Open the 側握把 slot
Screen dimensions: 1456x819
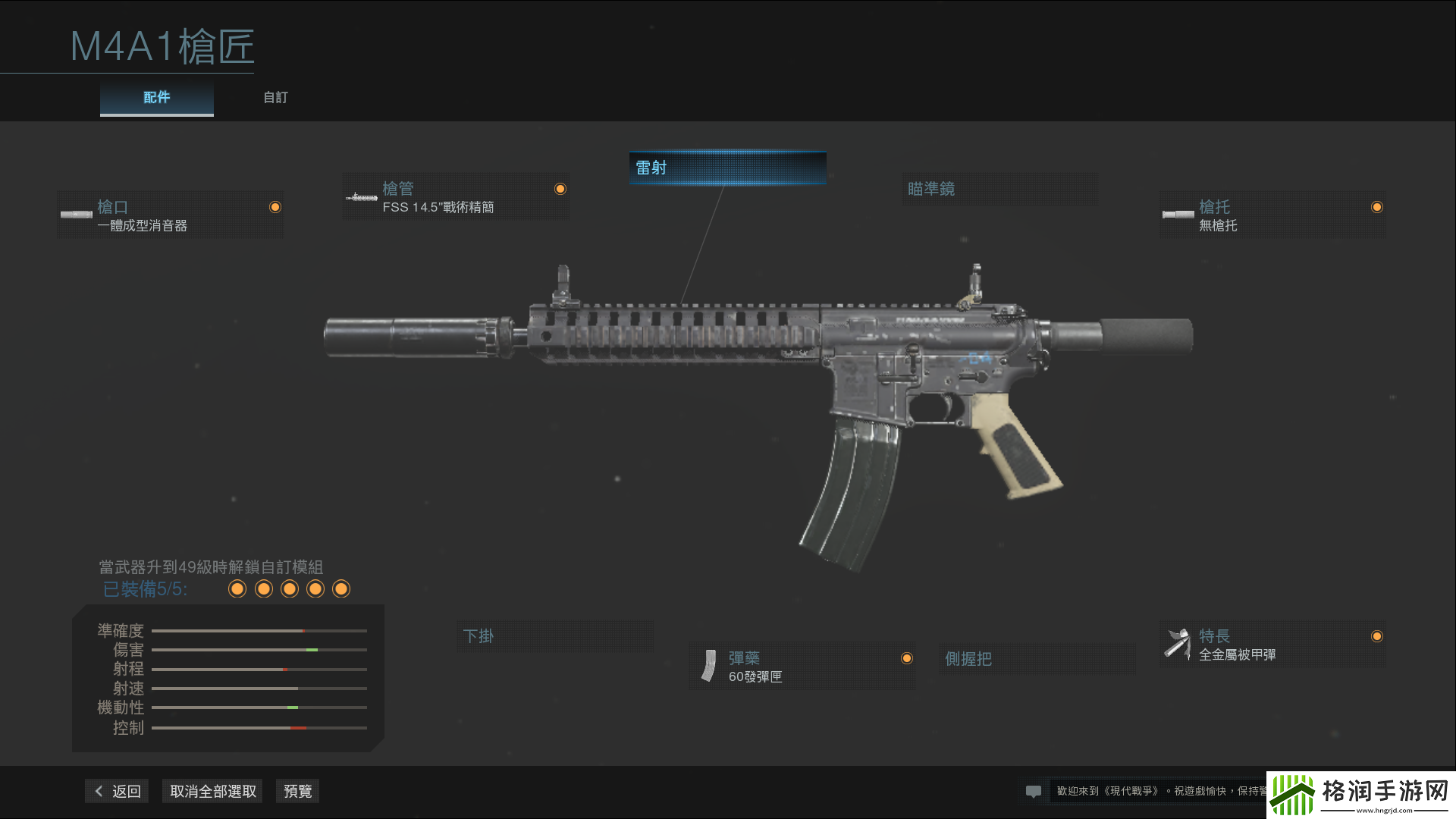(x=1037, y=659)
